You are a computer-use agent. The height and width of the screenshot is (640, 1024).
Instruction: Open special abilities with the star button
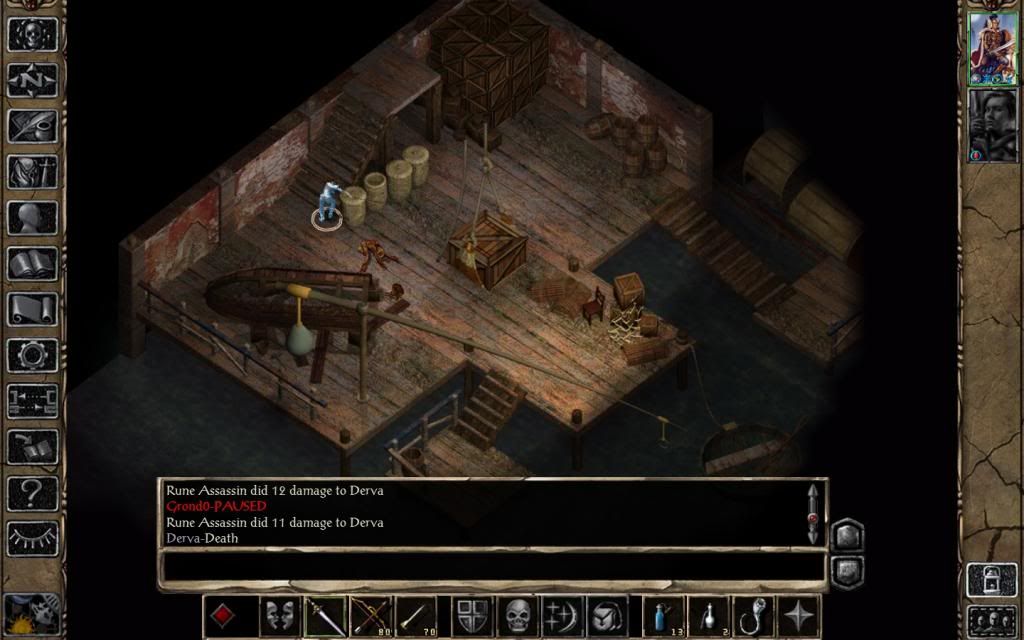click(800, 615)
